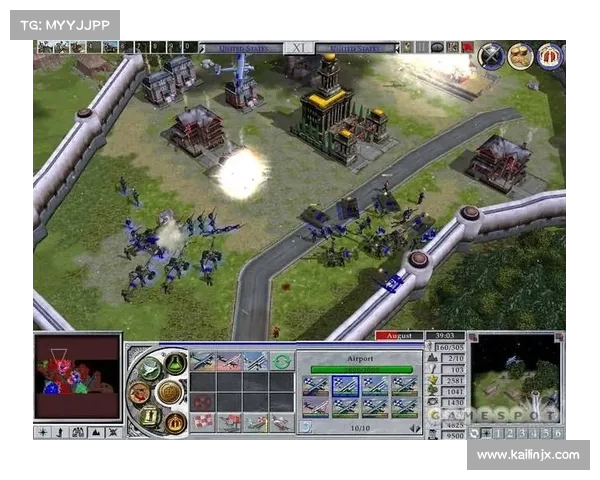Click the epoch XI indicator
600x480 pixels.
click(299, 47)
